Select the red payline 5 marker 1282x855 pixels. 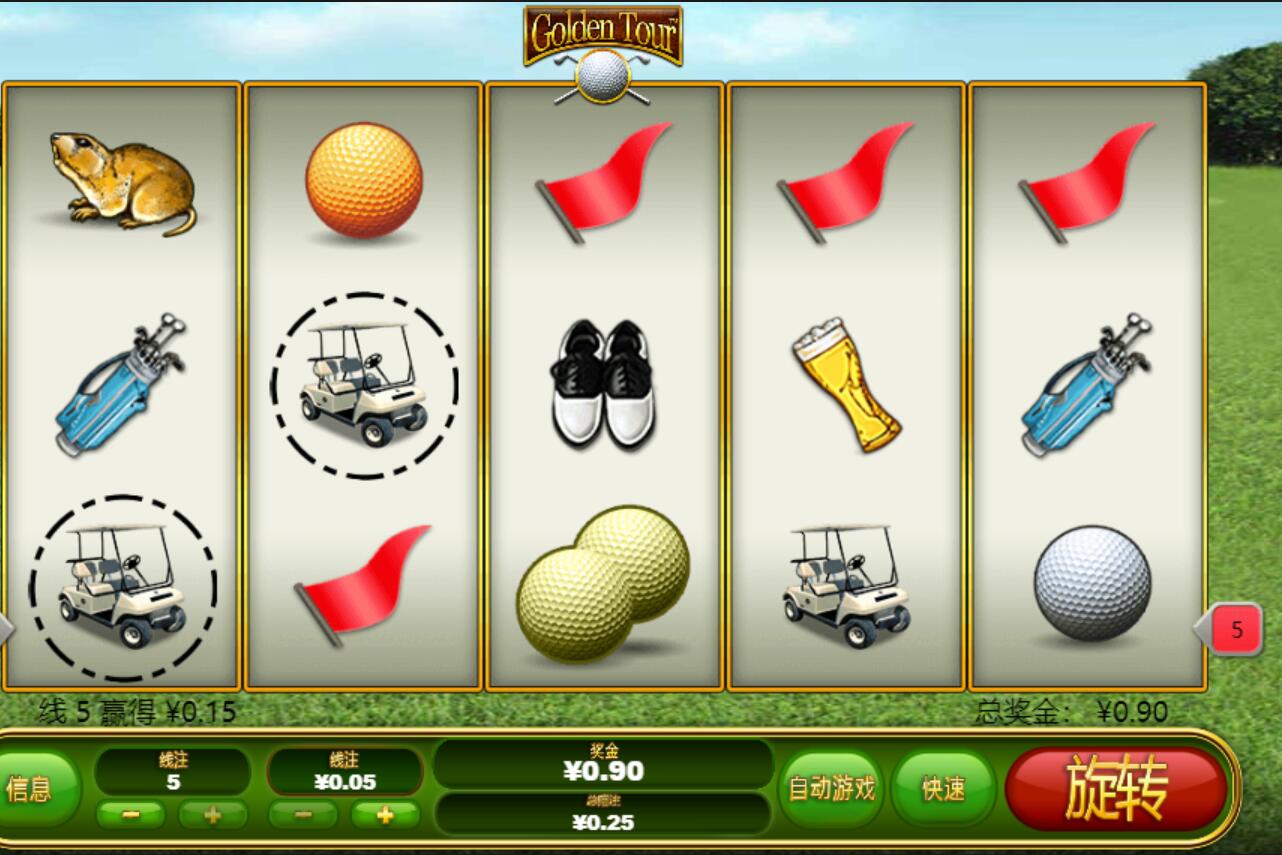coord(1236,630)
